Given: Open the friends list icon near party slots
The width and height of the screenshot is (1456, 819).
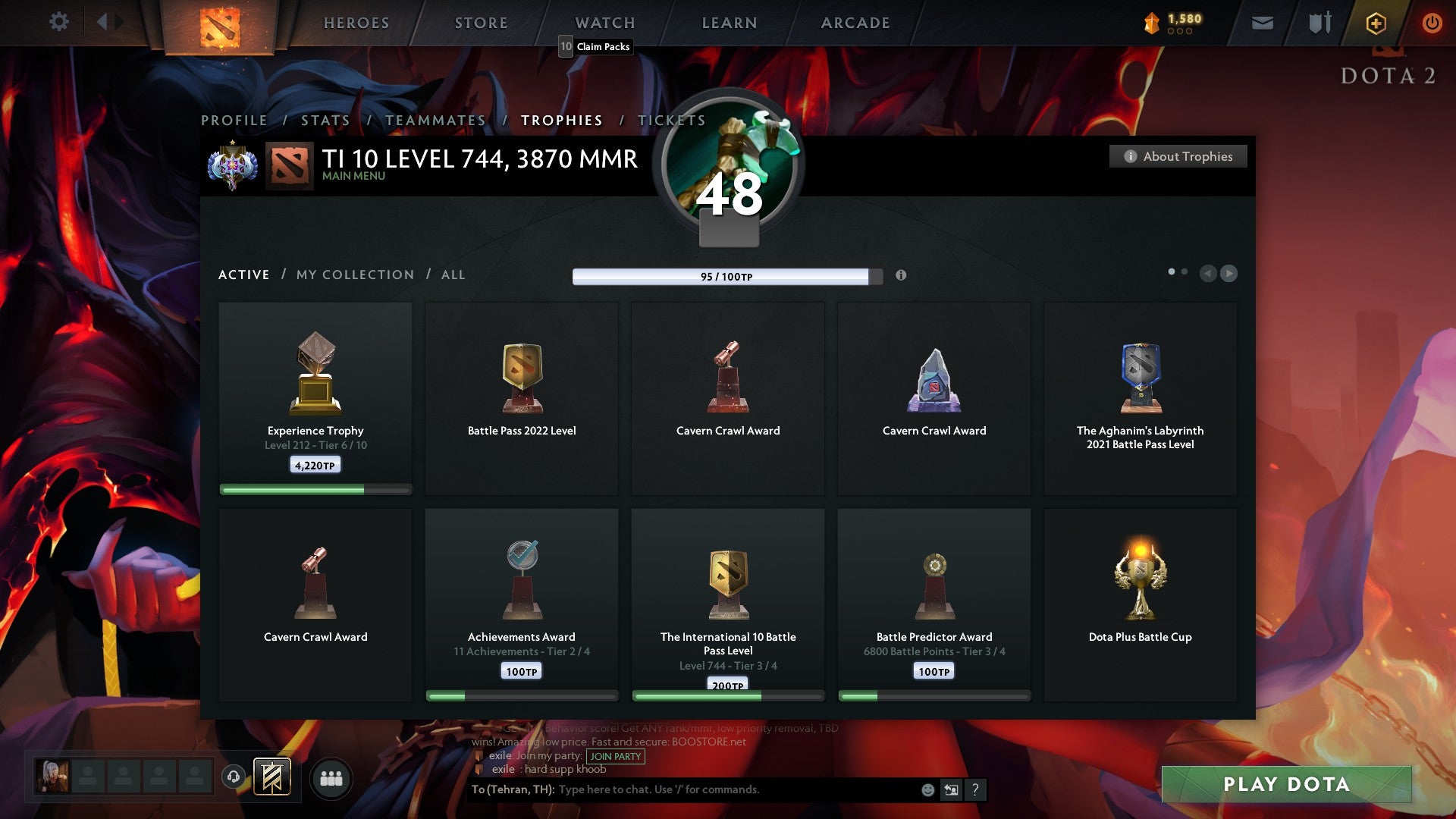Looking at the screenshot, I should click(x=331, y=778).
